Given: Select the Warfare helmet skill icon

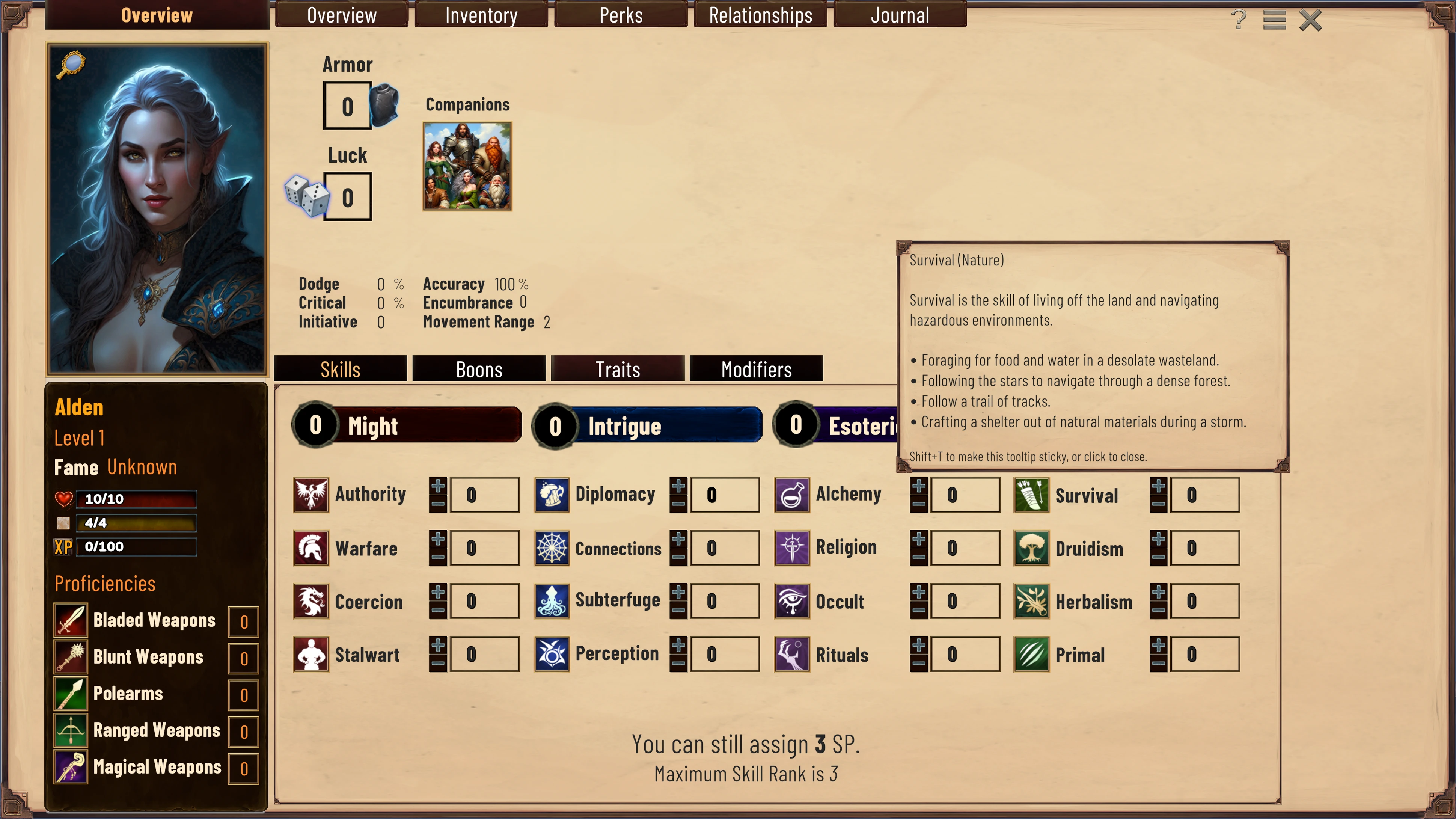Looking at the screenshot, I should 311,548.
